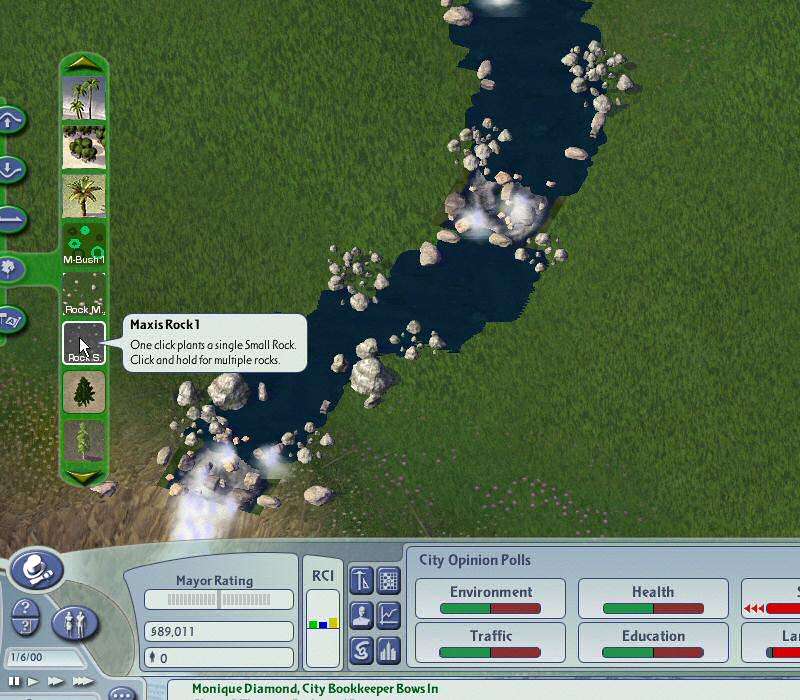Select the Rock S. small rock tool
The image size is (800, 700).
coord(84,343)
